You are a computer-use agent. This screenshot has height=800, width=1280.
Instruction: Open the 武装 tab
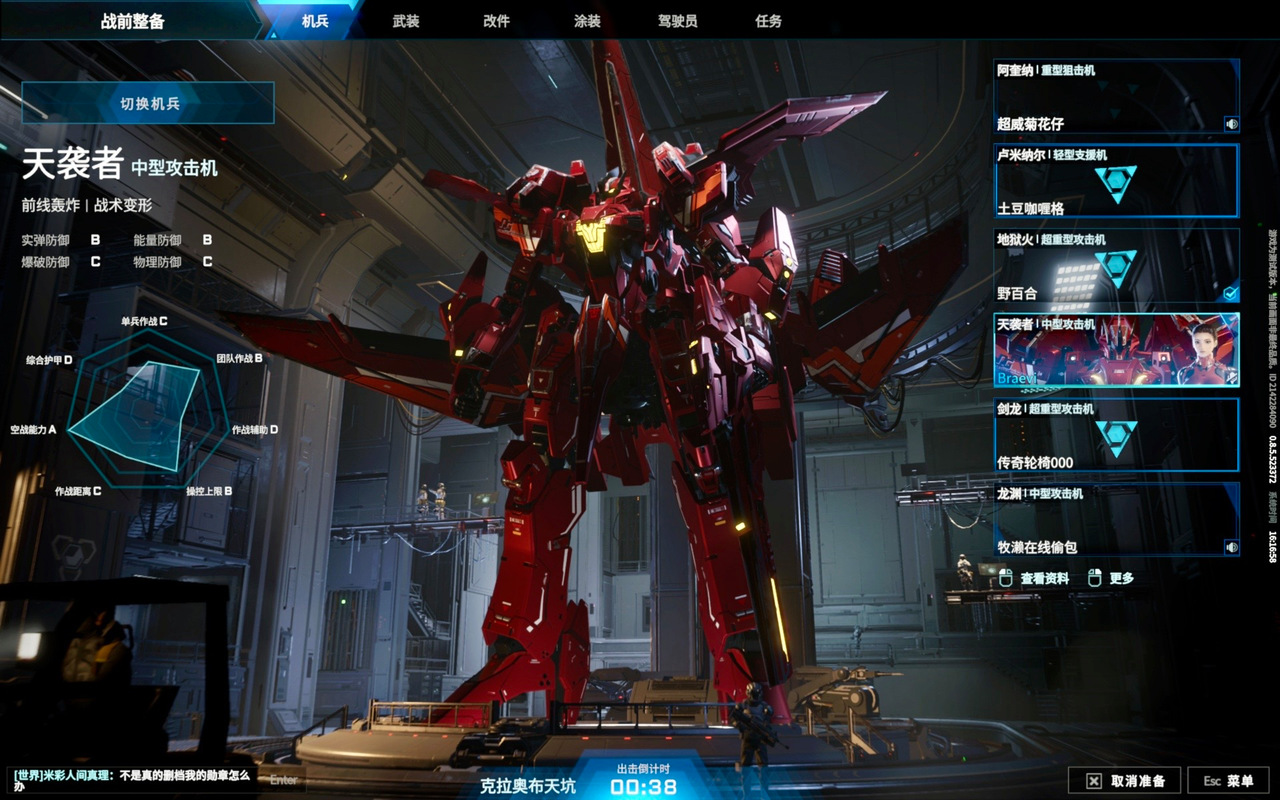point(406,20)
